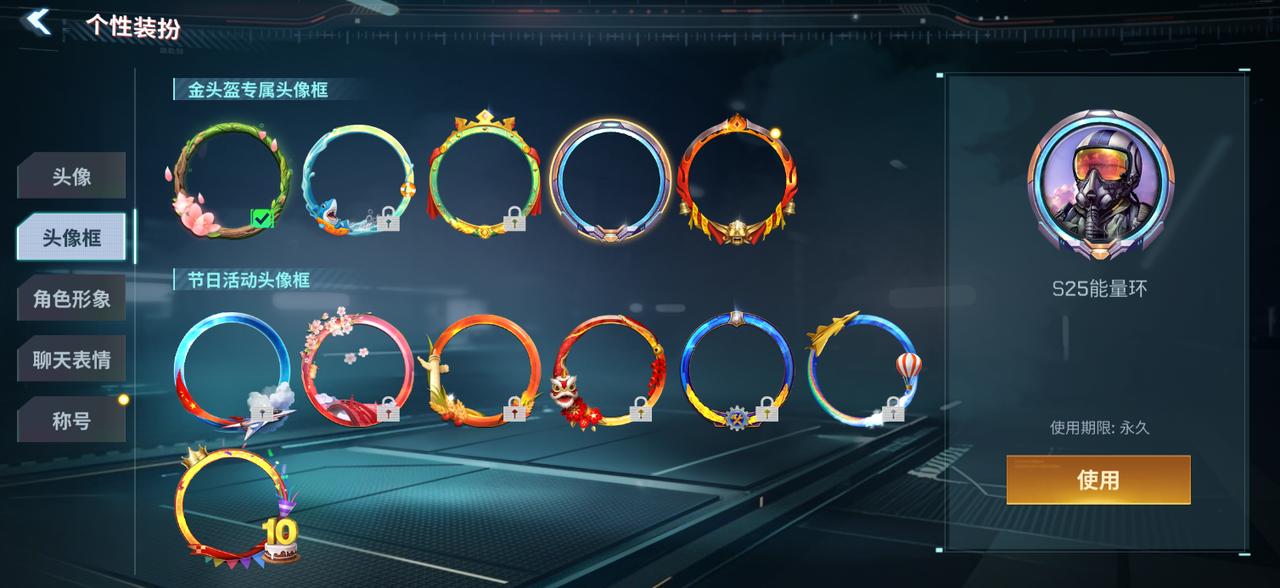Select the lion dance frame
This screenshot has height=588, width=1280.
pos(611,369)
